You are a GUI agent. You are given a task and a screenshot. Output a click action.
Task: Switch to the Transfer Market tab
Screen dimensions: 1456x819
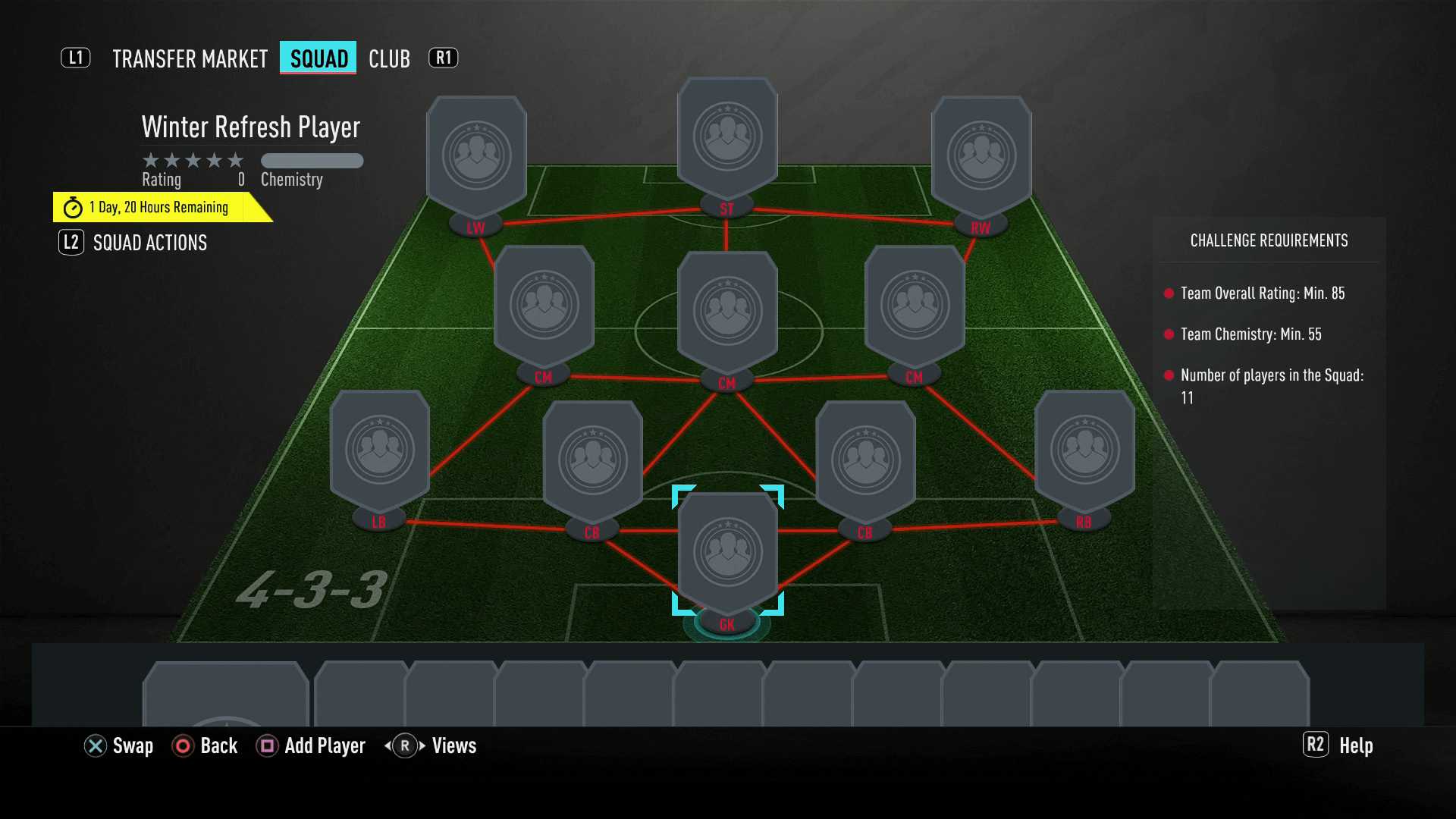tap(190, 59)
